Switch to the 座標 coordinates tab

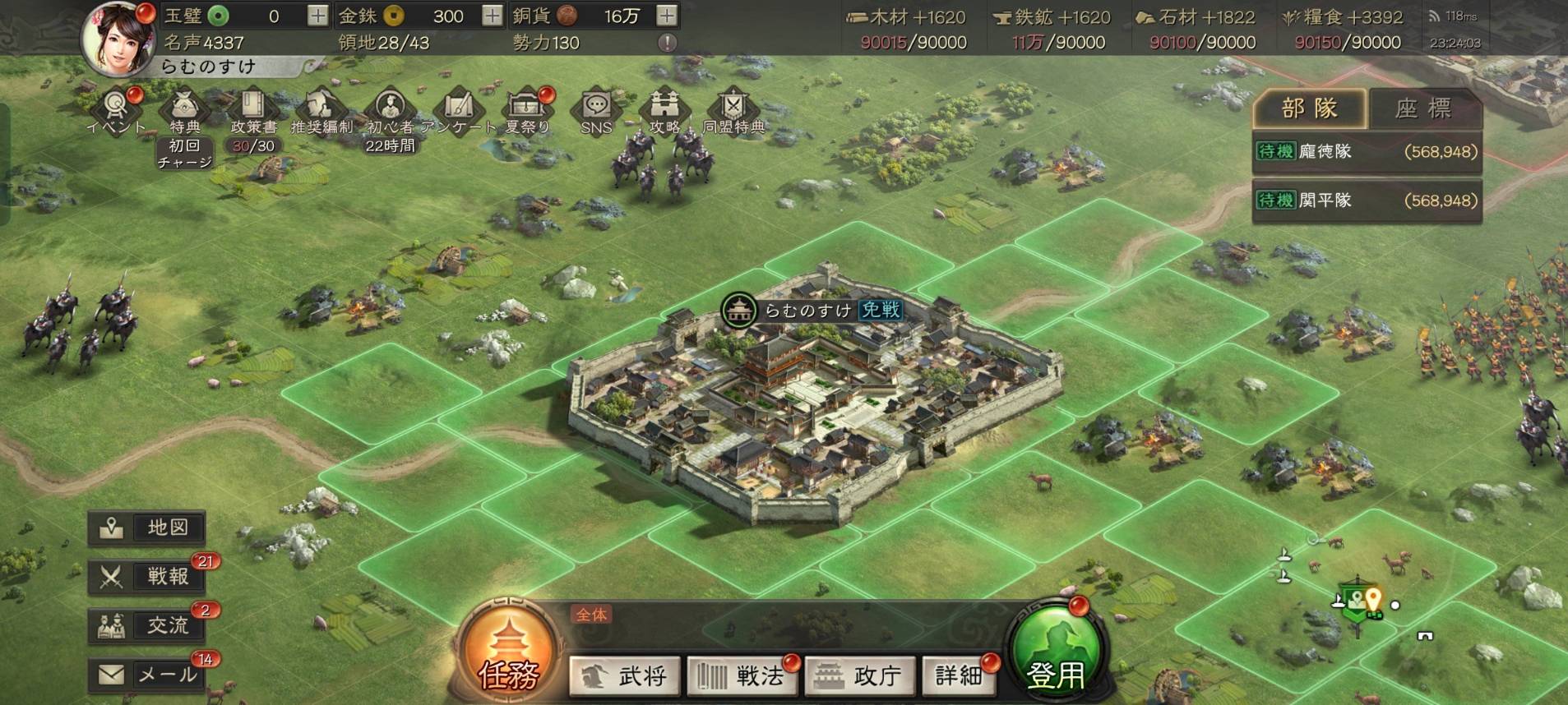[1423, 108]
